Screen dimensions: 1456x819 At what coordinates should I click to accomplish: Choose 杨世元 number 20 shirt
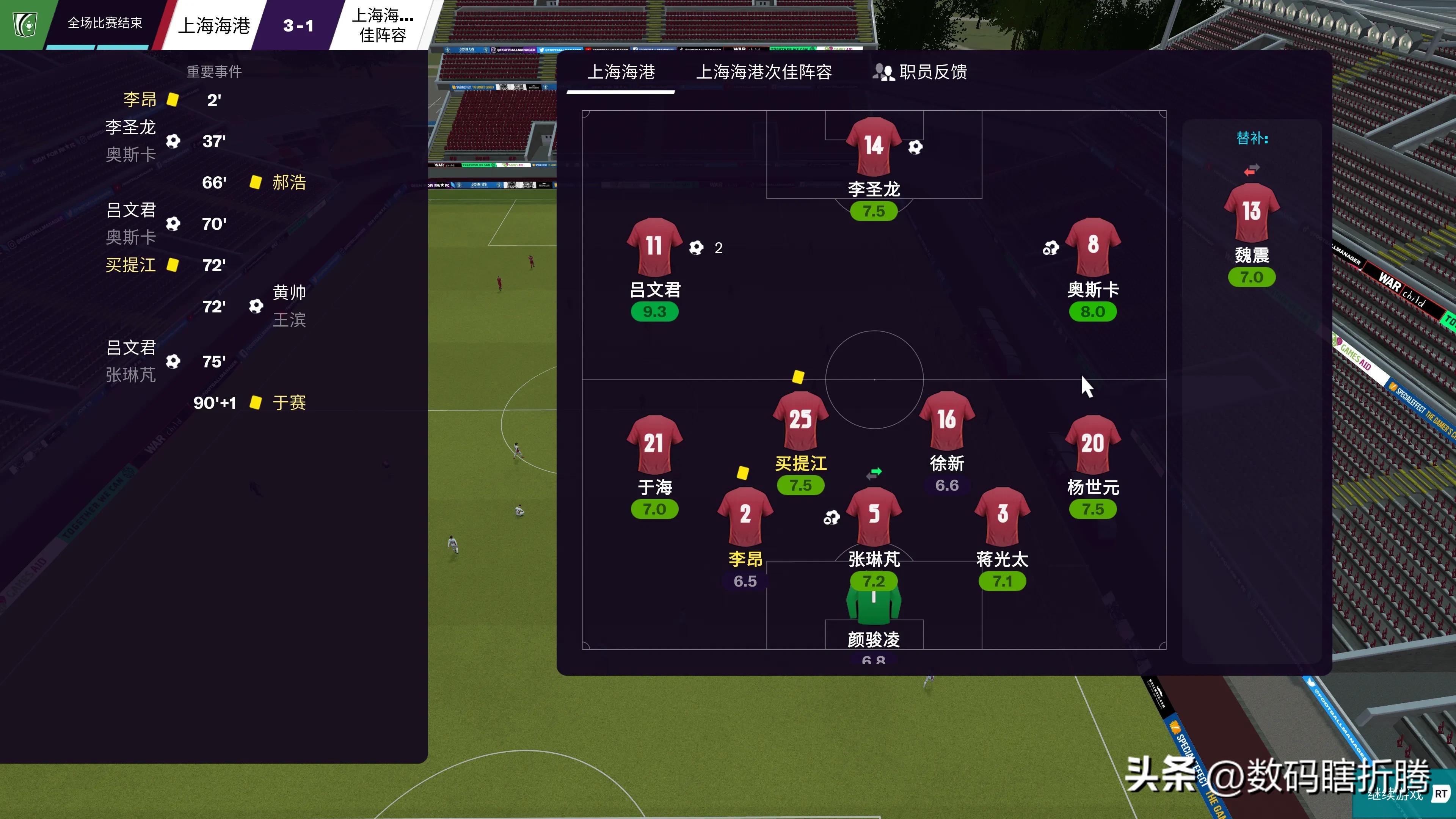(x=1092, y=444)
